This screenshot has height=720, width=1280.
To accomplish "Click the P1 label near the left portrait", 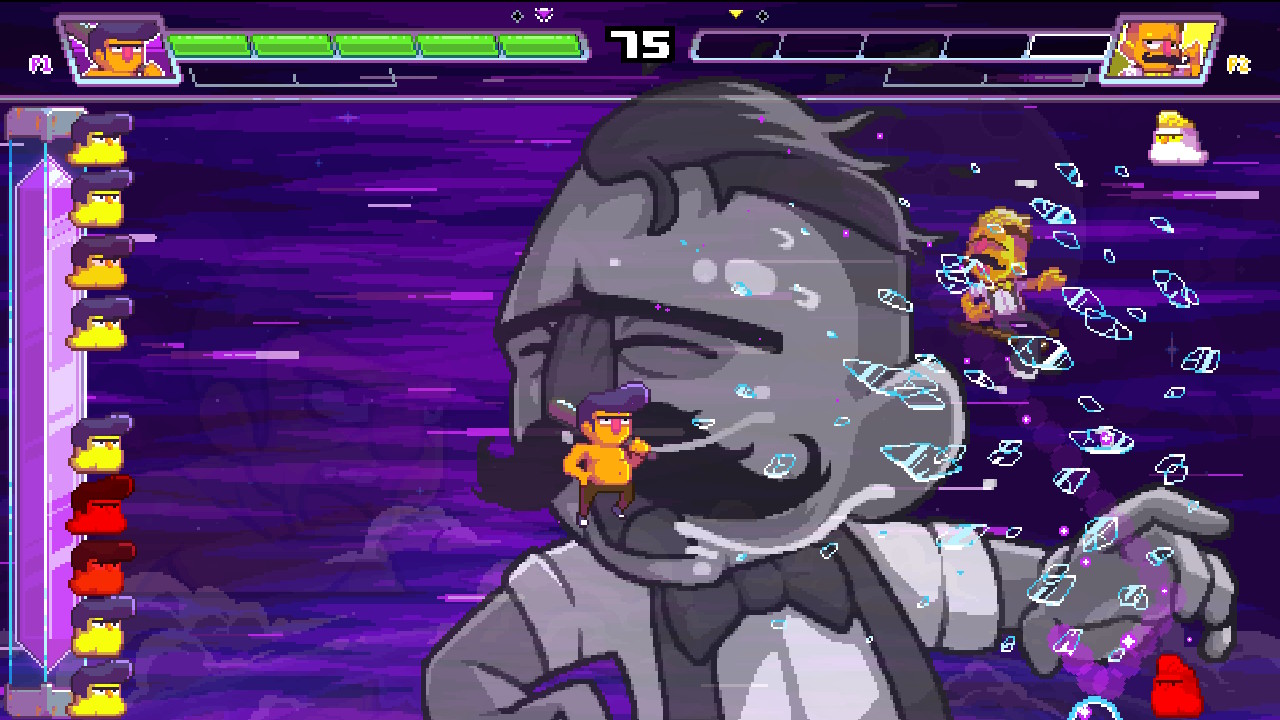I will coord(40,62).
